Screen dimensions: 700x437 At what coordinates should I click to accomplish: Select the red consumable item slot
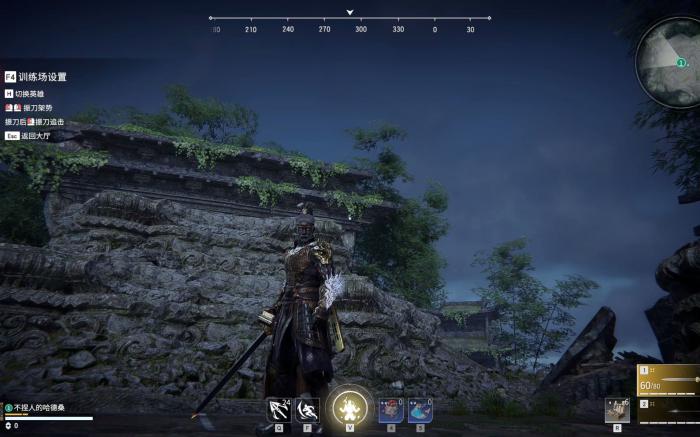tap(391, 409)
